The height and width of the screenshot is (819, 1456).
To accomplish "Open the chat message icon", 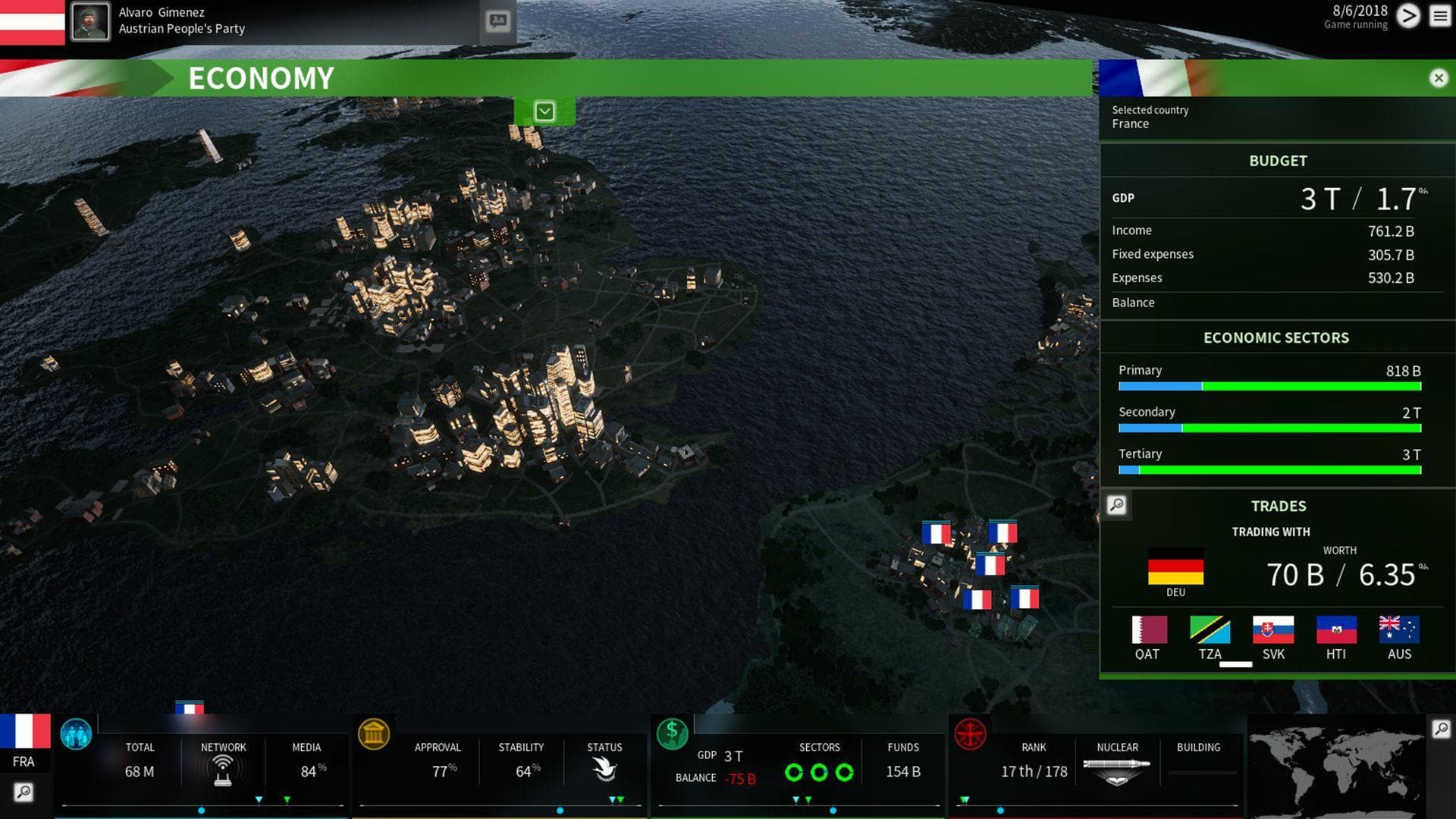I will coord(498,20).
